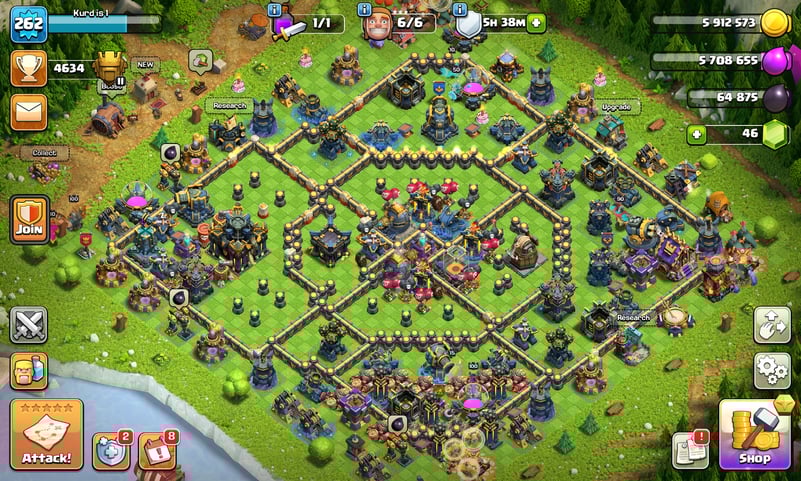Open the Attack! map button
The height and width of the screenshot is (481, 801).
[x=46, y=435]
